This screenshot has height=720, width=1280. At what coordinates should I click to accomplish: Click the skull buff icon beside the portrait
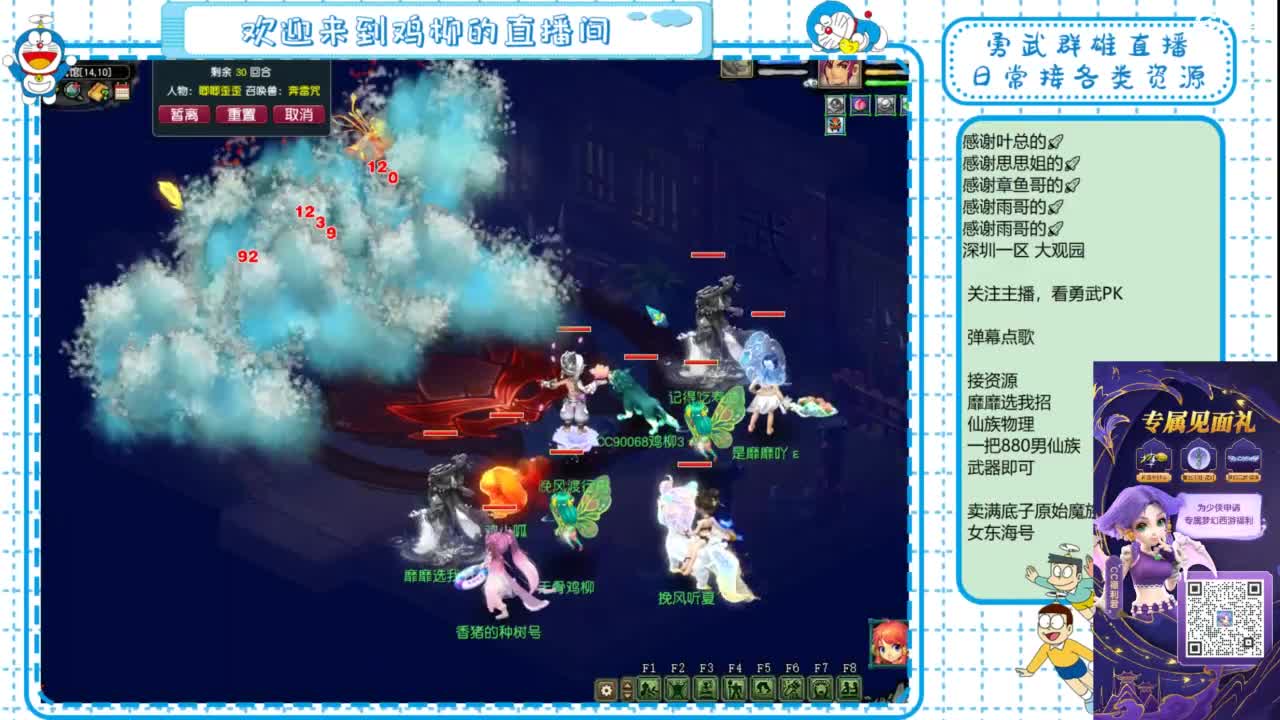(x=835, y=105)
